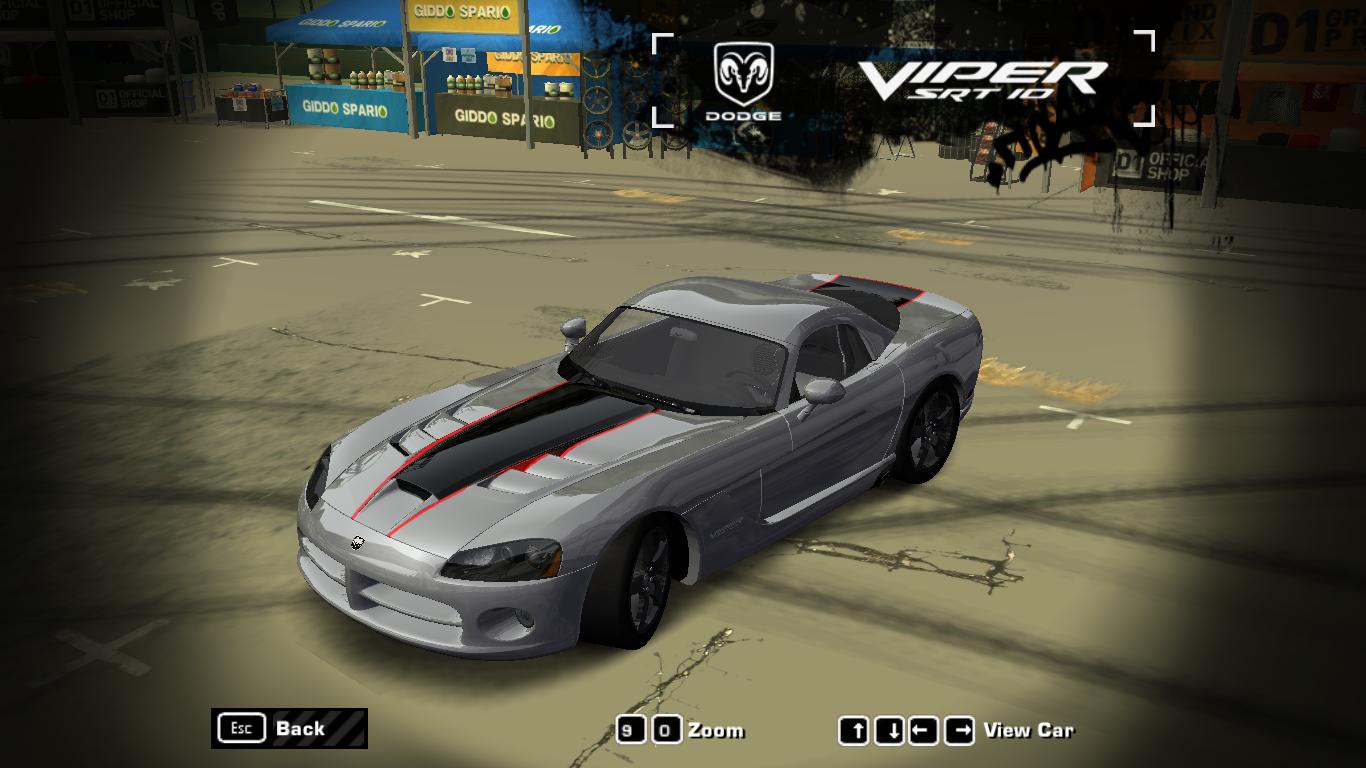The image size is (1366, 768).
Task: Click the skull emblem on the hood
Action: [x=360, y=541]
